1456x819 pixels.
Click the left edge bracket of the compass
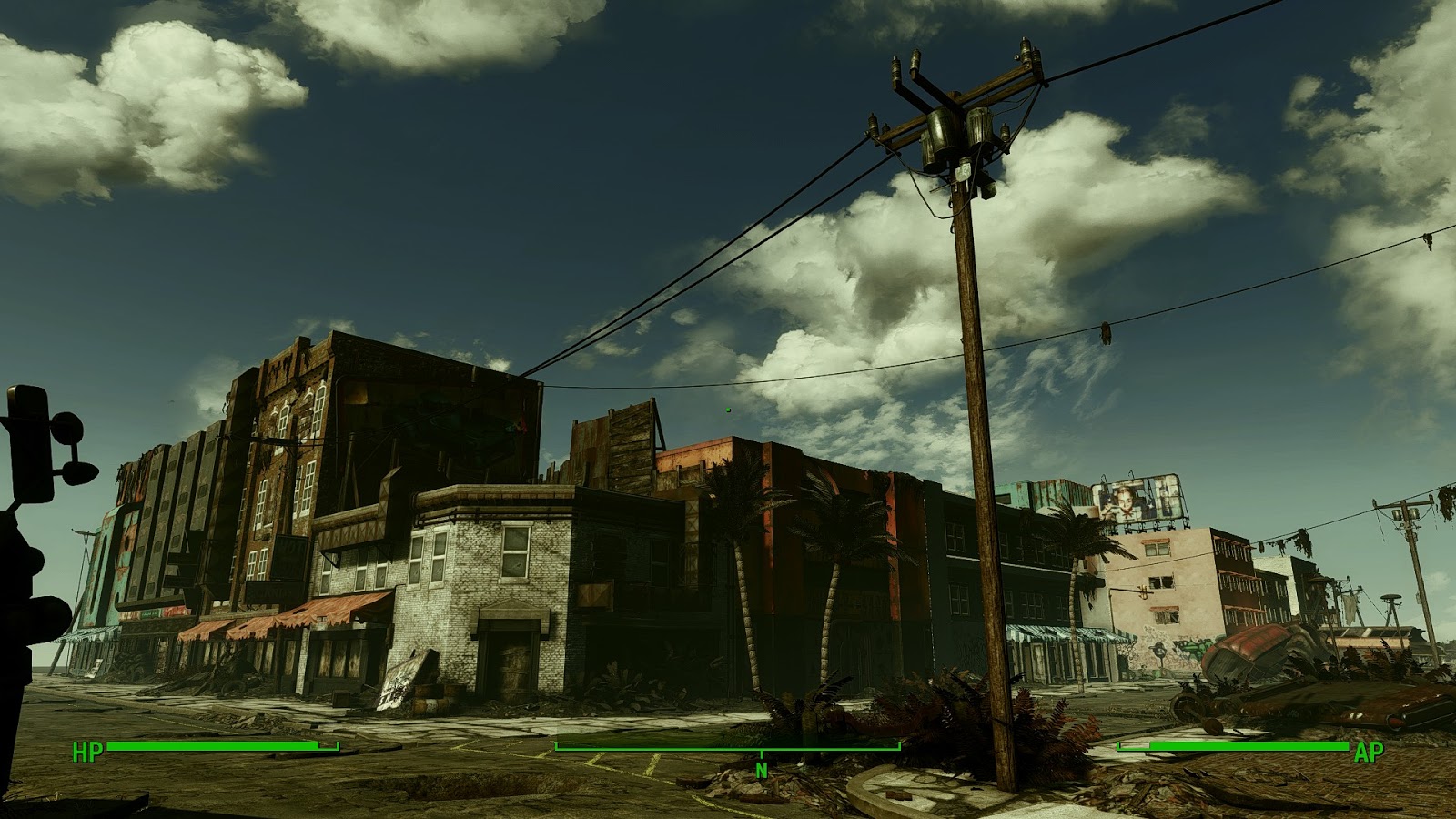556,746
